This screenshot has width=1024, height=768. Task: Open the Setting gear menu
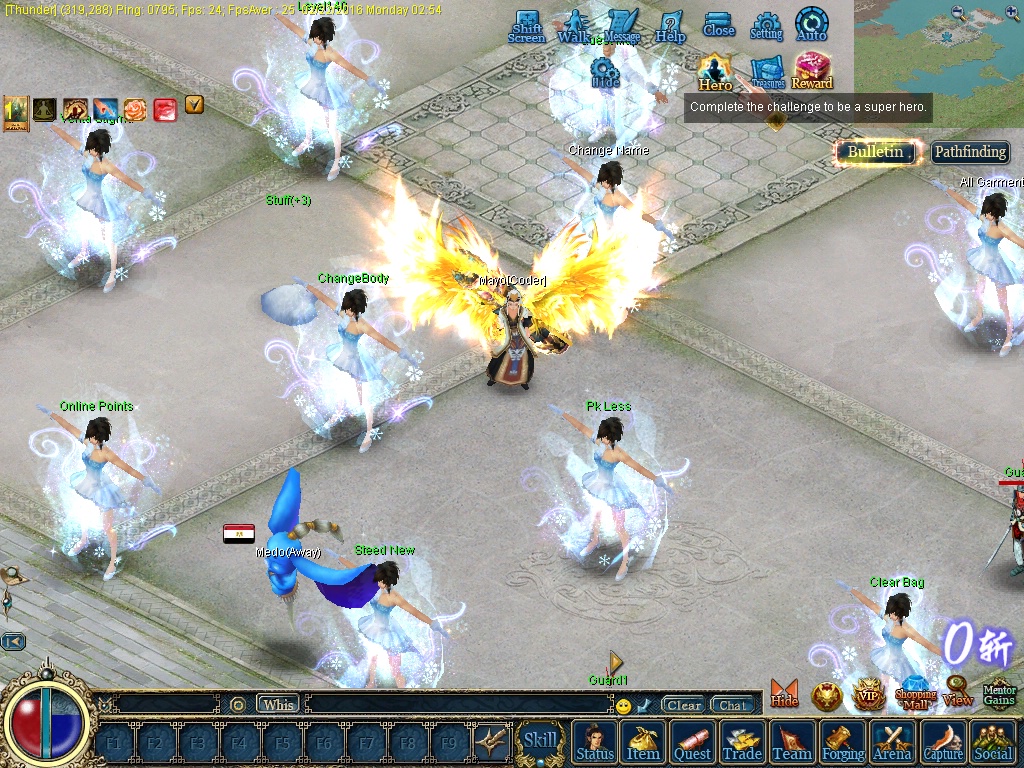pos(766,26)
